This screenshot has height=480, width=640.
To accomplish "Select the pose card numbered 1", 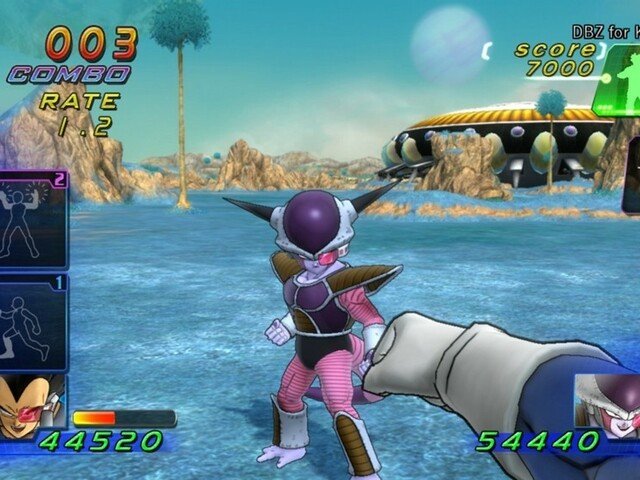I will [33, 322].
